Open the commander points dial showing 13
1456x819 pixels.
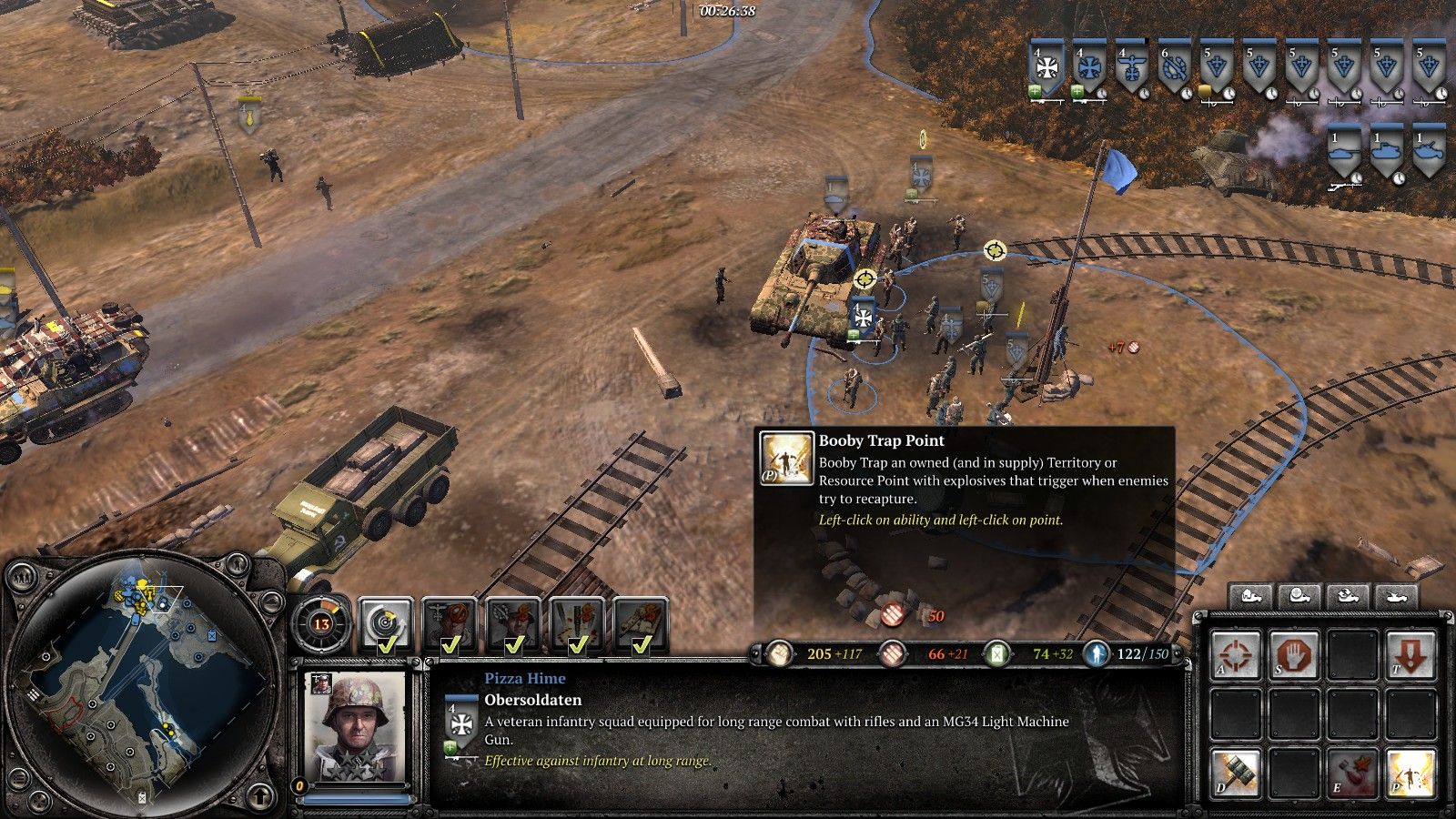click(x=321, y=623)
